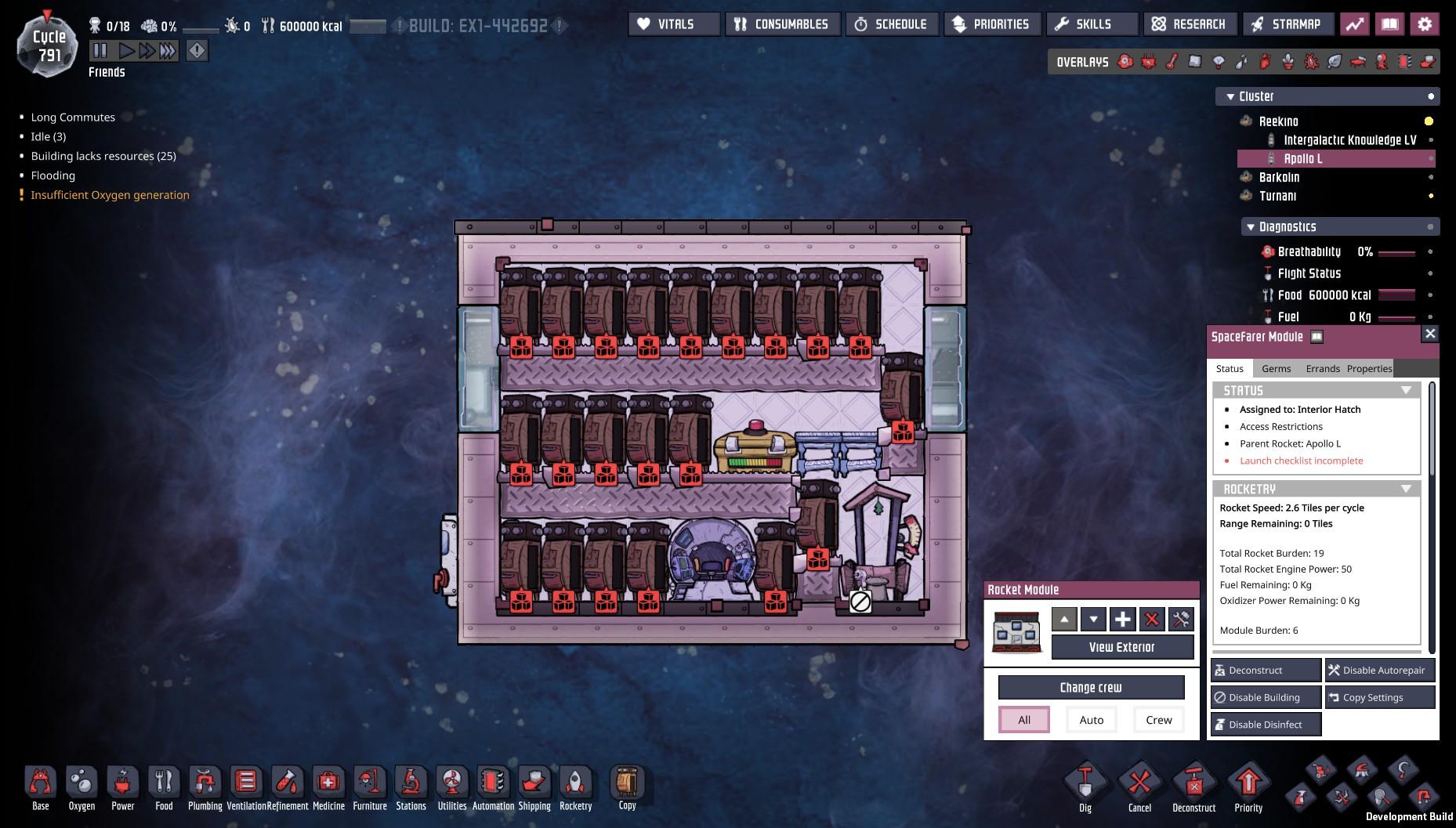Open the Starmap
The height and width of the screenshot is (828, 1456).
(x=1286, y=24)
